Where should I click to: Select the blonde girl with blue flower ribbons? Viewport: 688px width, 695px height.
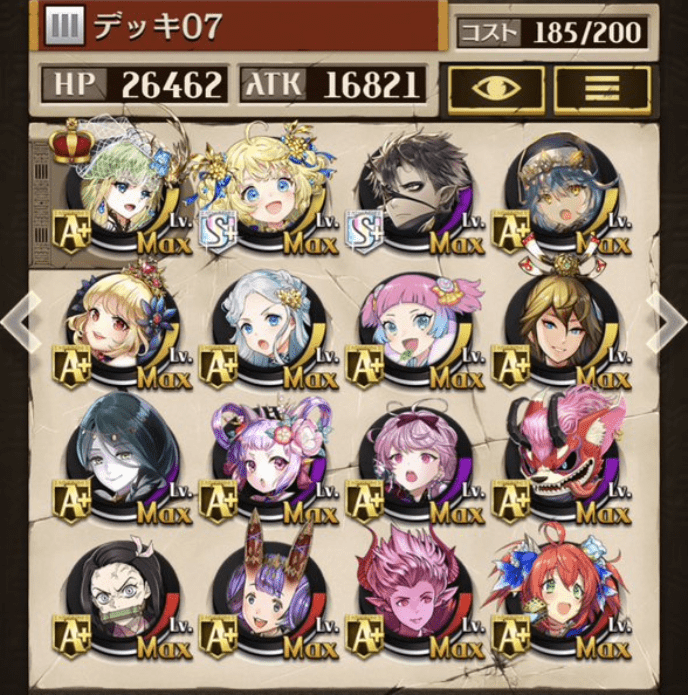point(265,192)
